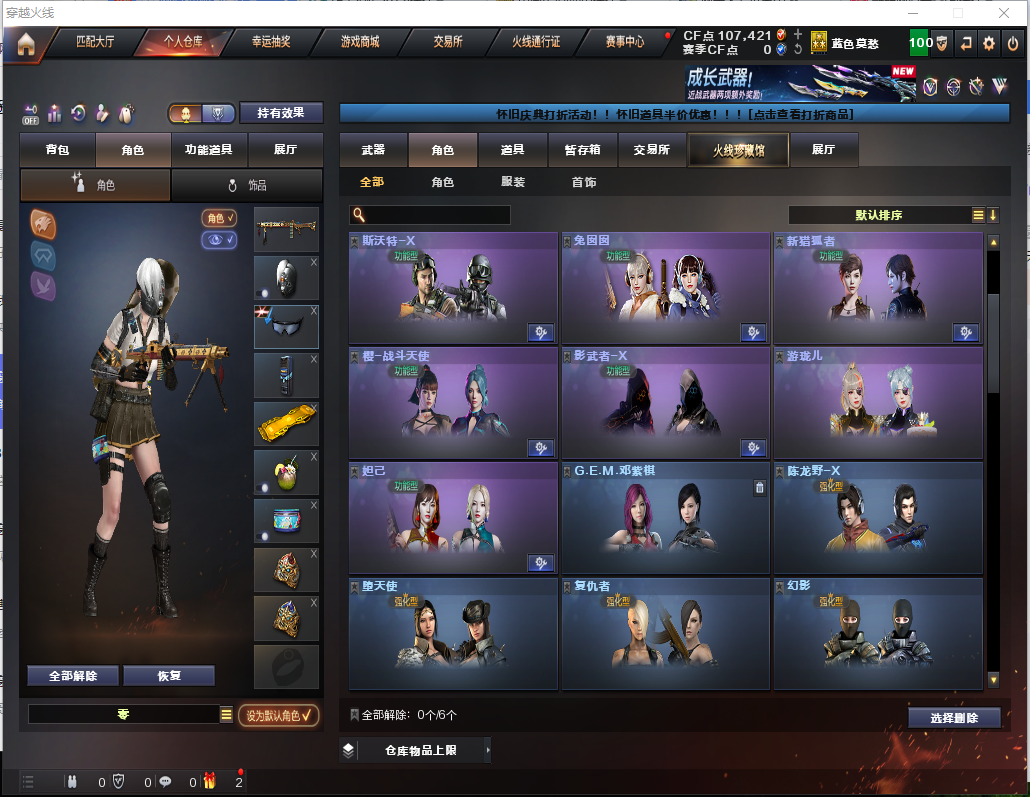Screen dimensions: 1030x797
Task: Click the 全部解除 unequip all button
Action: point(73,676)
